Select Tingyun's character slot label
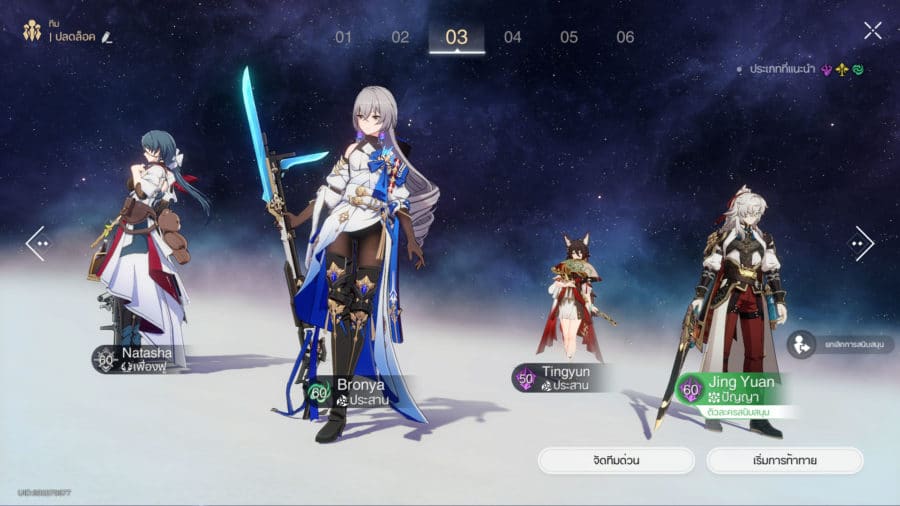 point(553,377)
